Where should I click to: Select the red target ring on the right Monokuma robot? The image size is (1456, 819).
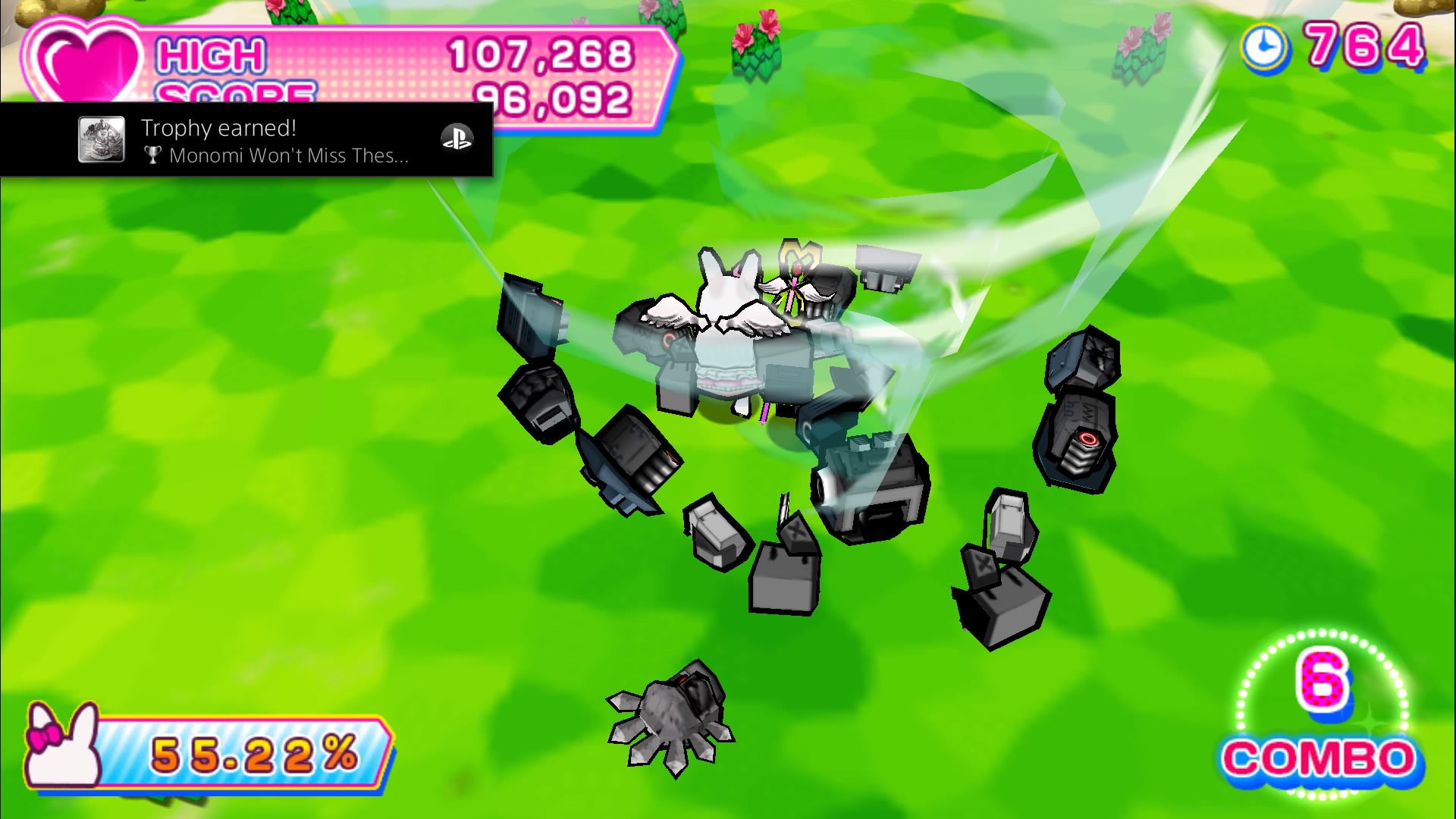coord(1088,438)
